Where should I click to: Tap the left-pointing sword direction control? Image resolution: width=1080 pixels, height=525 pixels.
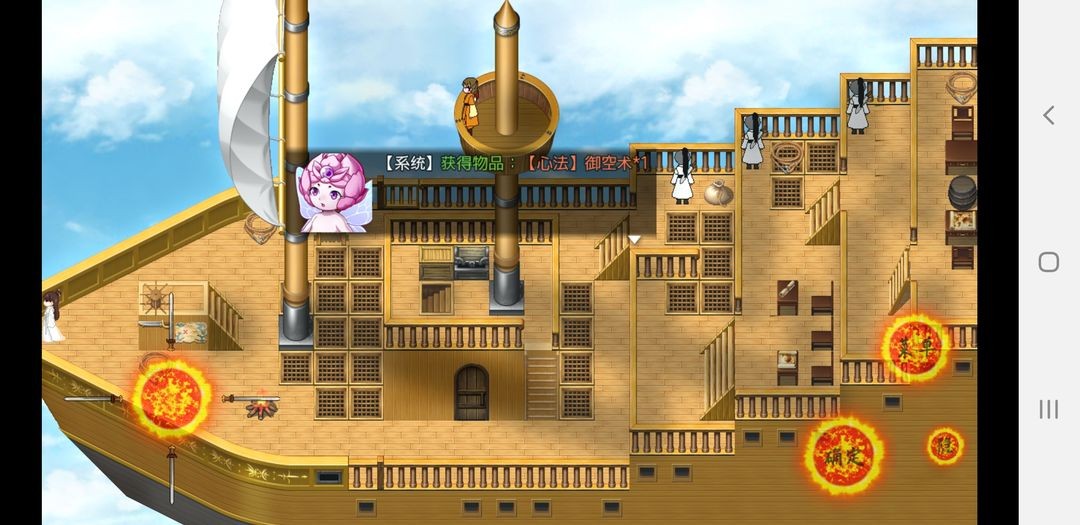(x=92, y=399)
